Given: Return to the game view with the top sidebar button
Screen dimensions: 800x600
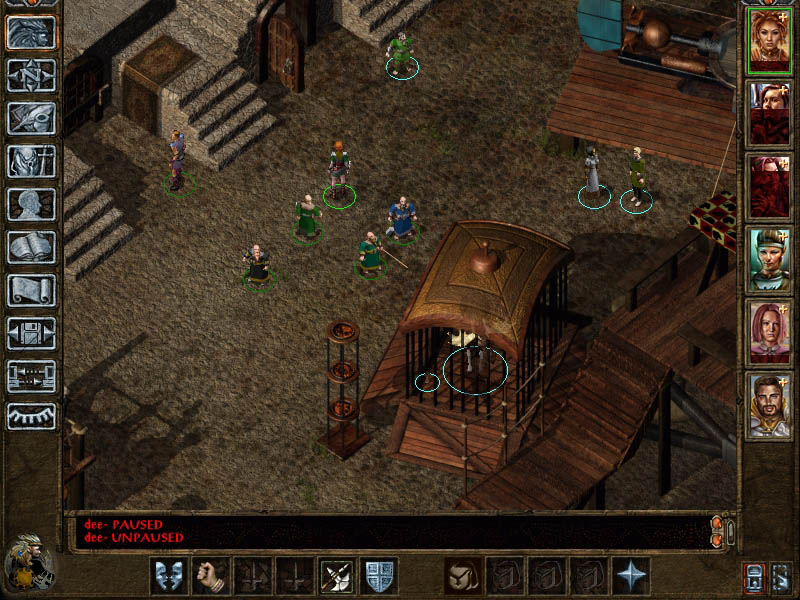Looking at the screenshot, I should pyautogui.click(x=31, y=32).
